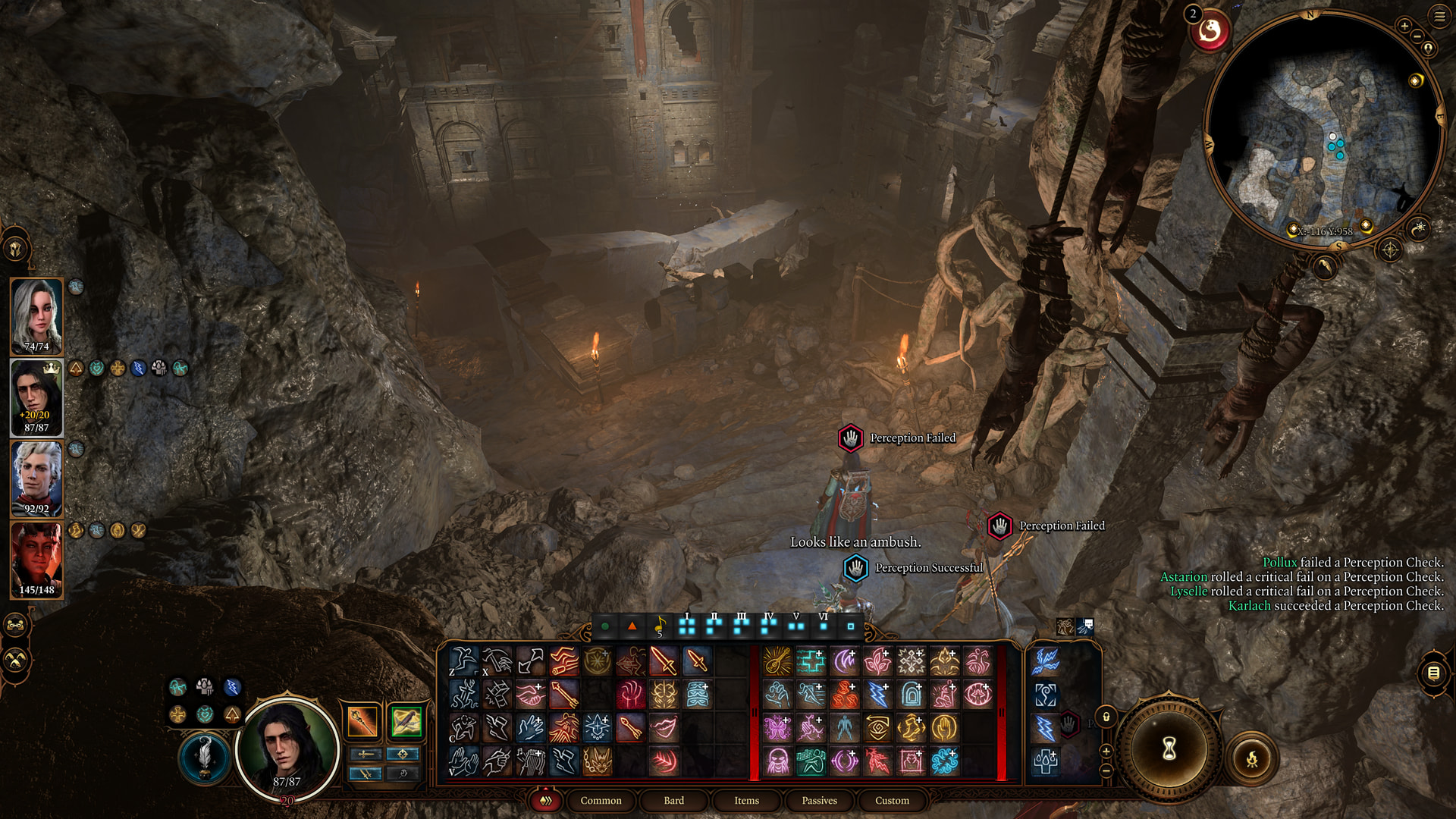This screenshot has height=819, width=1456.
Task: Open the Bard hotbar tab
Action: coord(673,801)
